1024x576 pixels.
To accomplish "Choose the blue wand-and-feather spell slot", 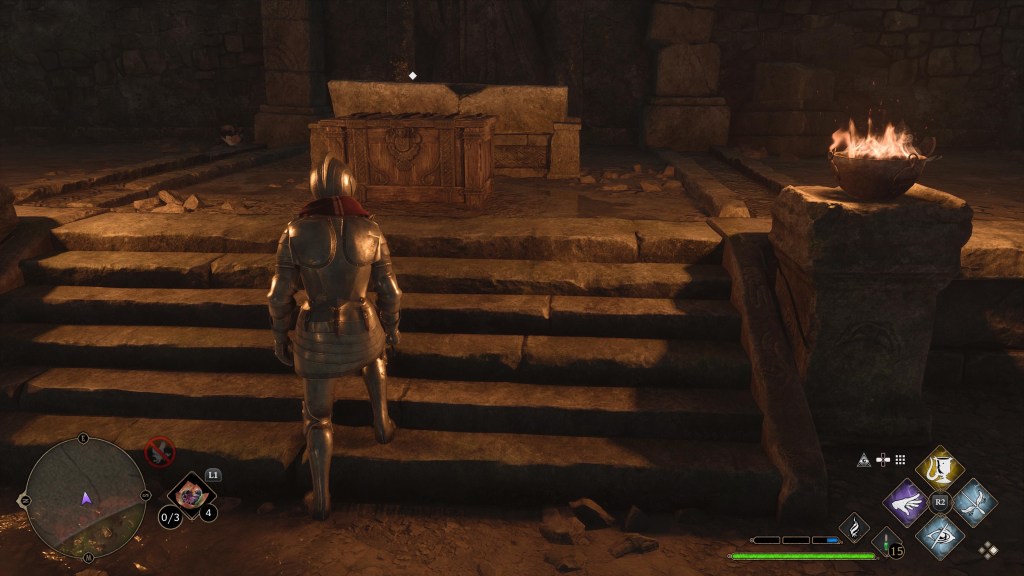I will pos(972,500).
